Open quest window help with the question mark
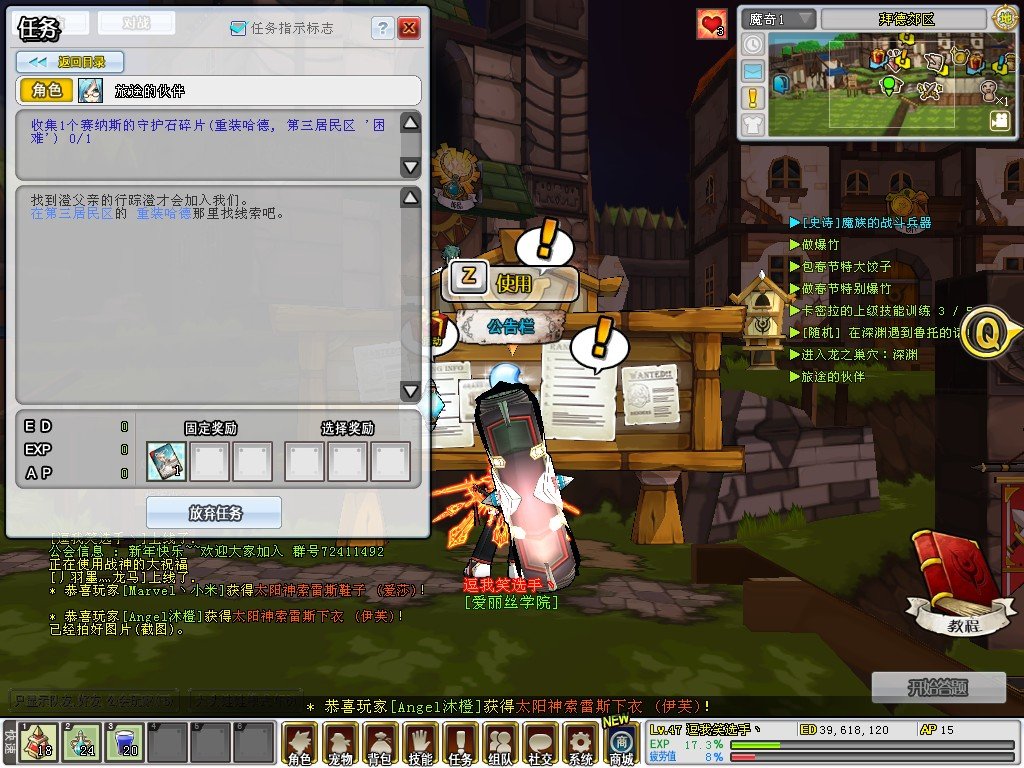1024x768 pixels. click(383, 28)
